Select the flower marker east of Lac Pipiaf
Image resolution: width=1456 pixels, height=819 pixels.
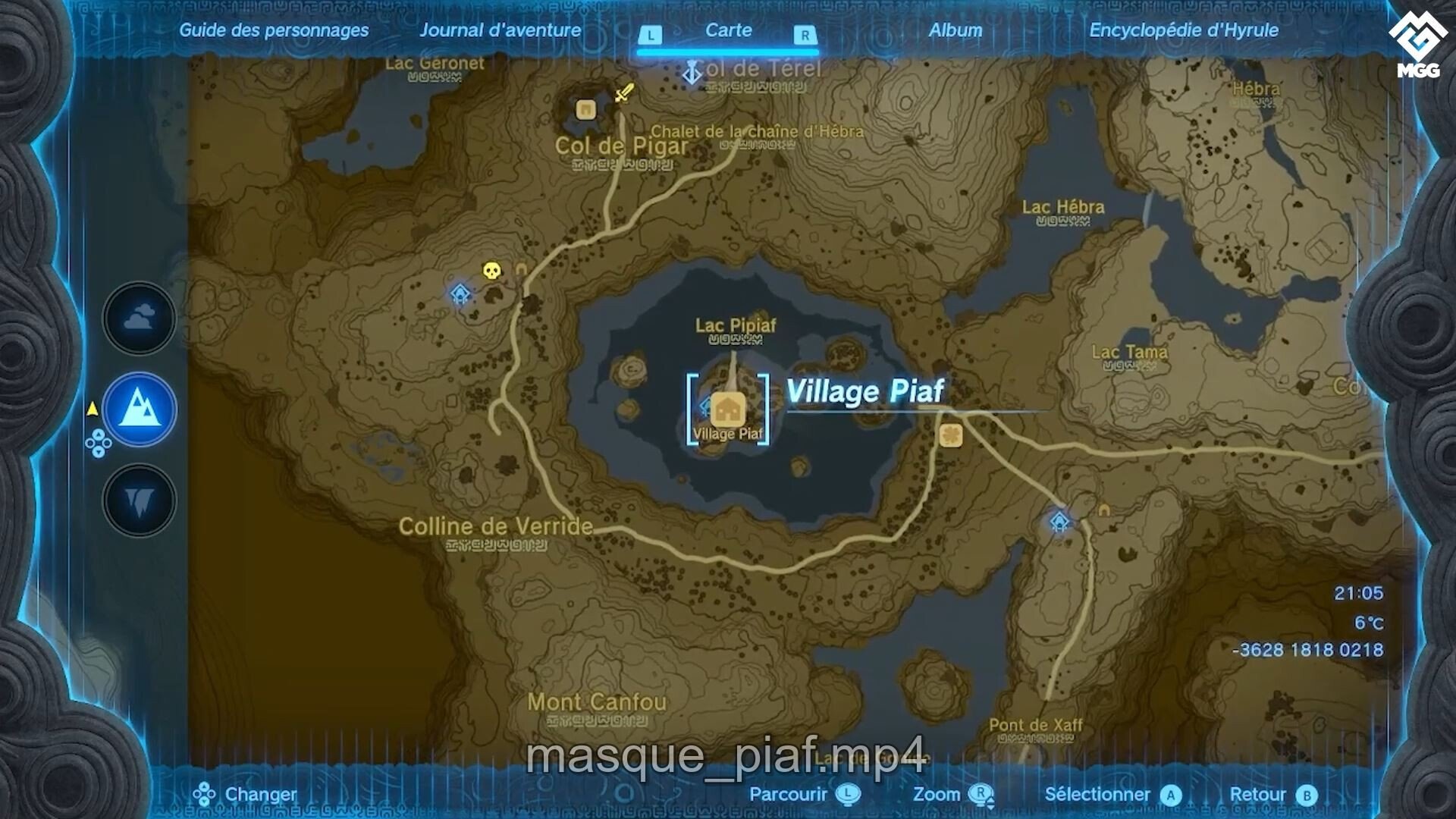click(x=952, y=437)
